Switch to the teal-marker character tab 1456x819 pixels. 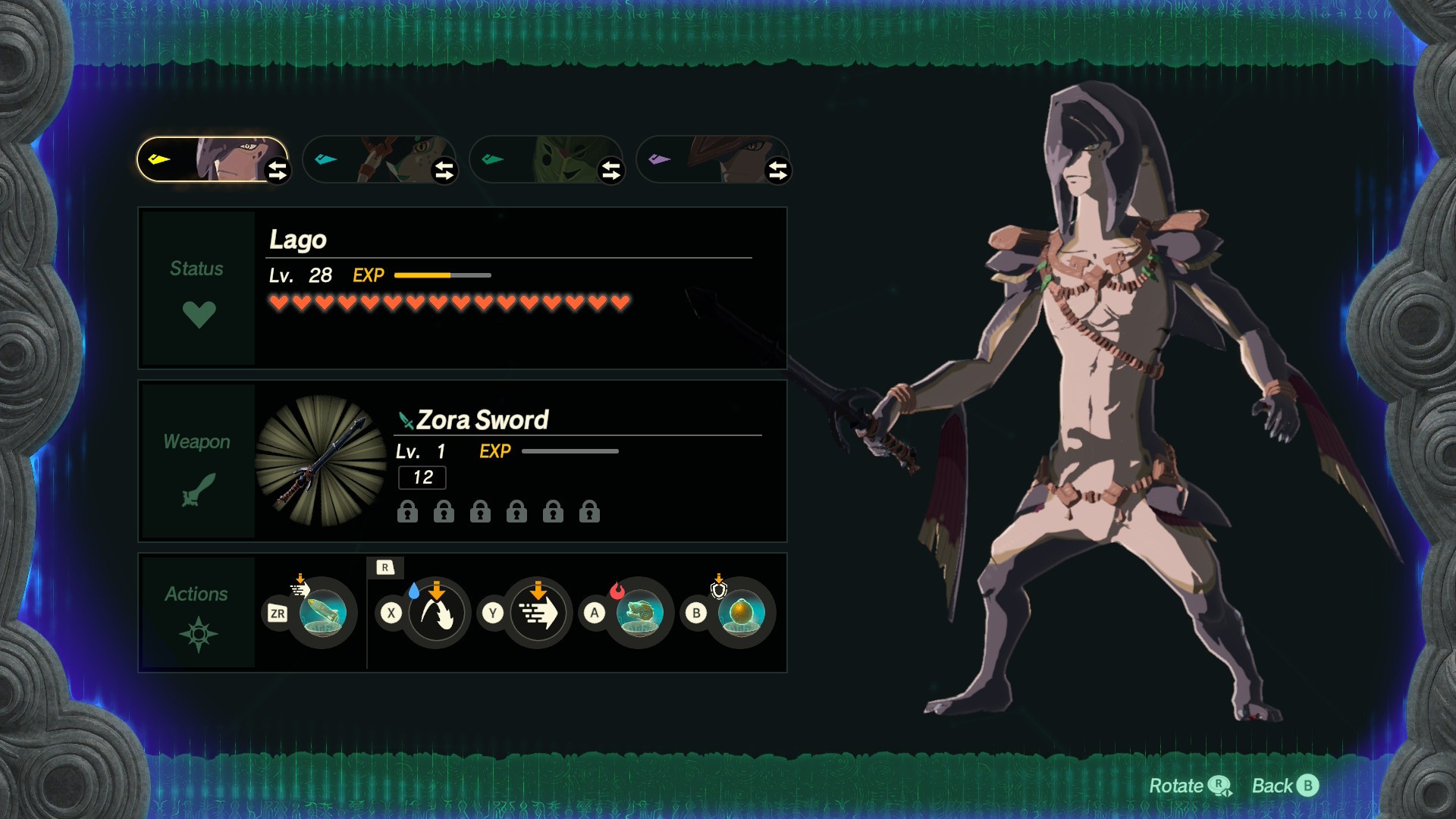tap(372, 159)
